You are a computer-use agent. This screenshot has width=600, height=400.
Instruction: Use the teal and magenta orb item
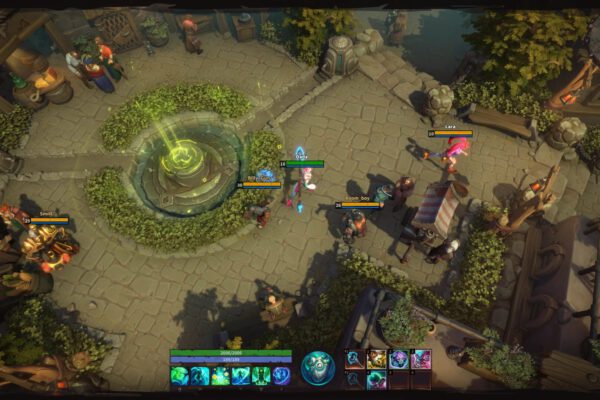377,379
